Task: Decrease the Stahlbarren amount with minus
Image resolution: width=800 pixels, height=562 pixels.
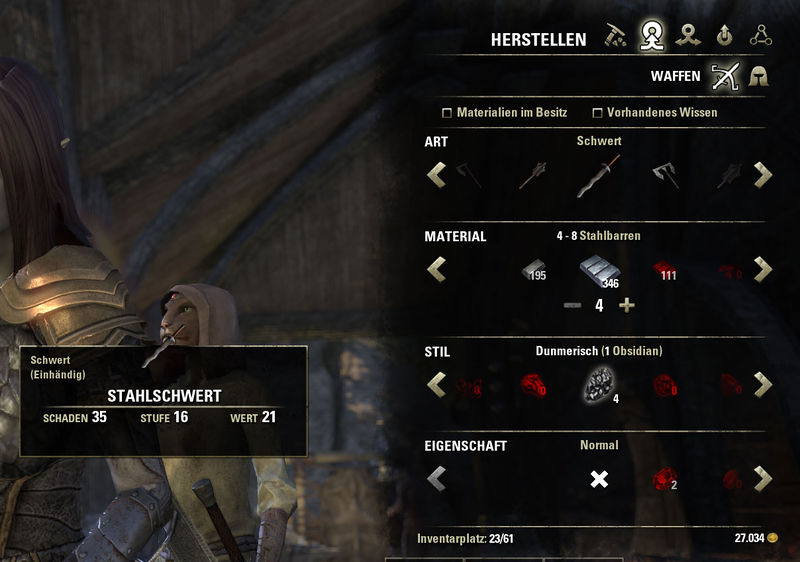Action: 571,305
